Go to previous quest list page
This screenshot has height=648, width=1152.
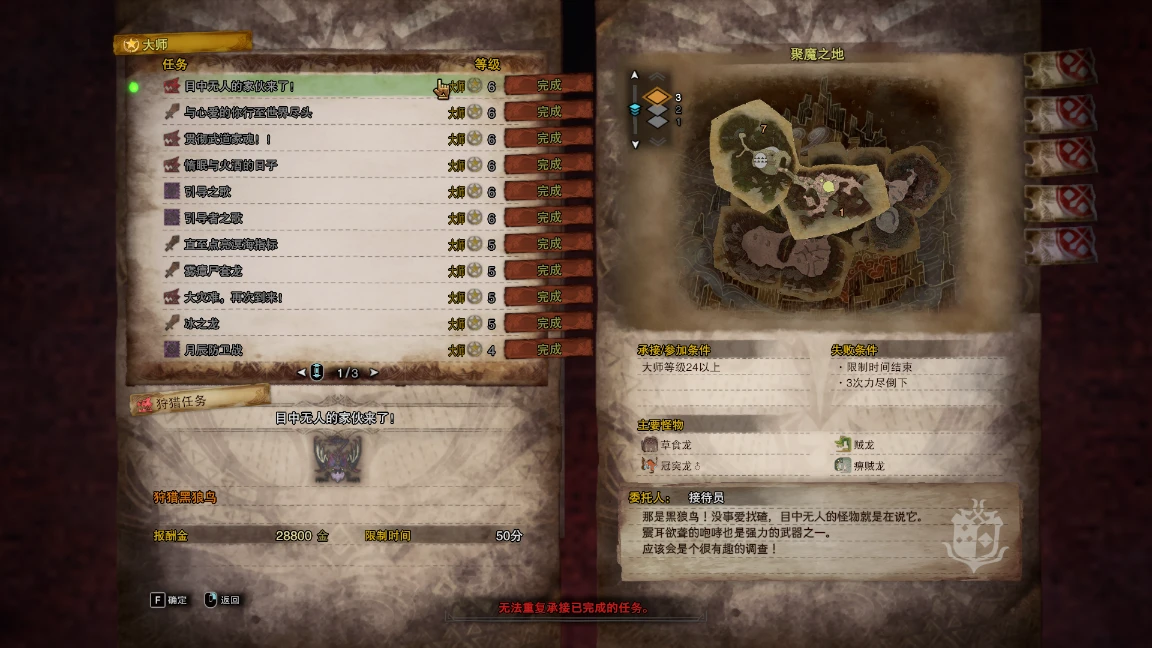point(301,373)
